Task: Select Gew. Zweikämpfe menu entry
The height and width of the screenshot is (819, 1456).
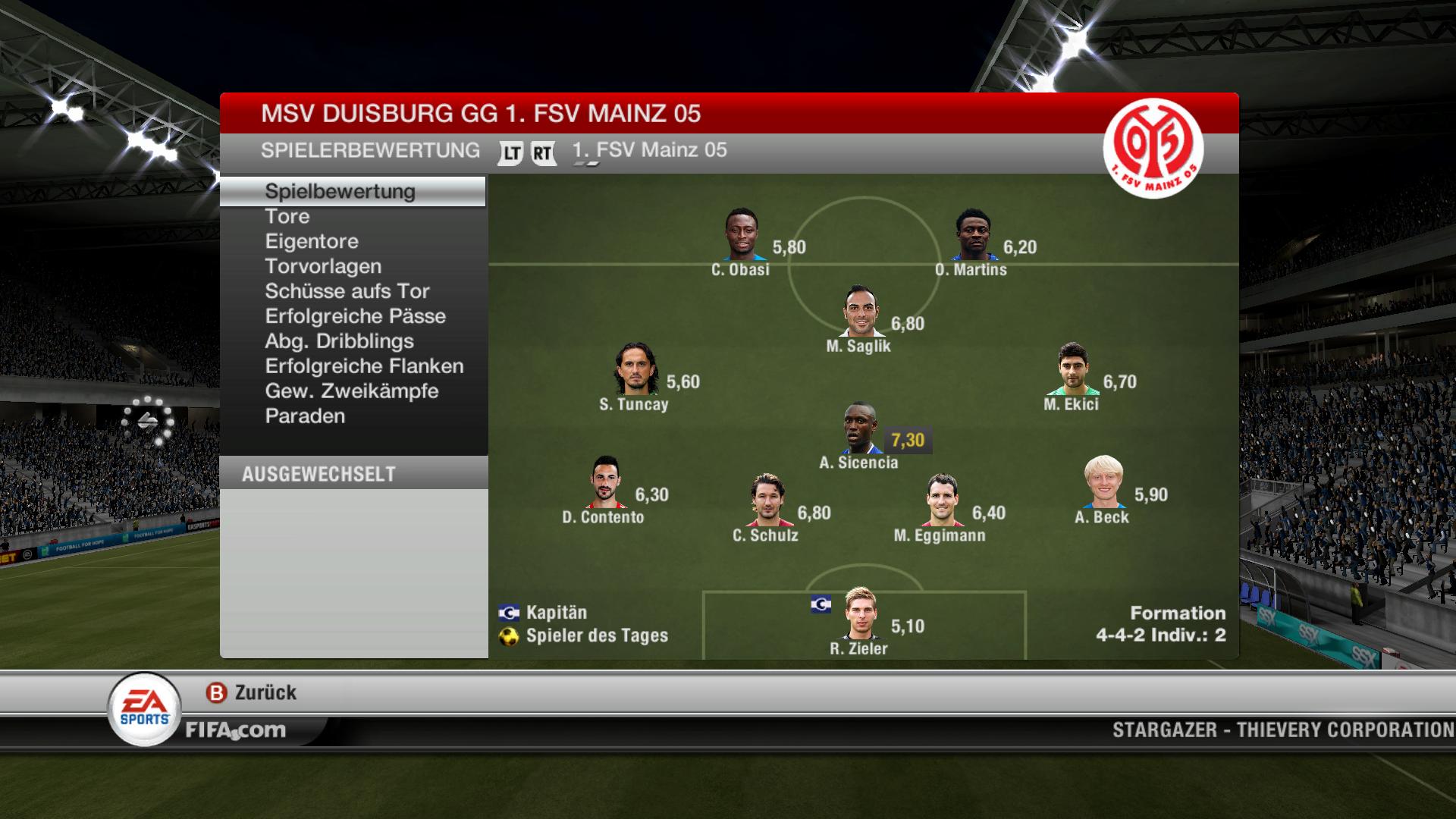Action: tap(352, 391)
